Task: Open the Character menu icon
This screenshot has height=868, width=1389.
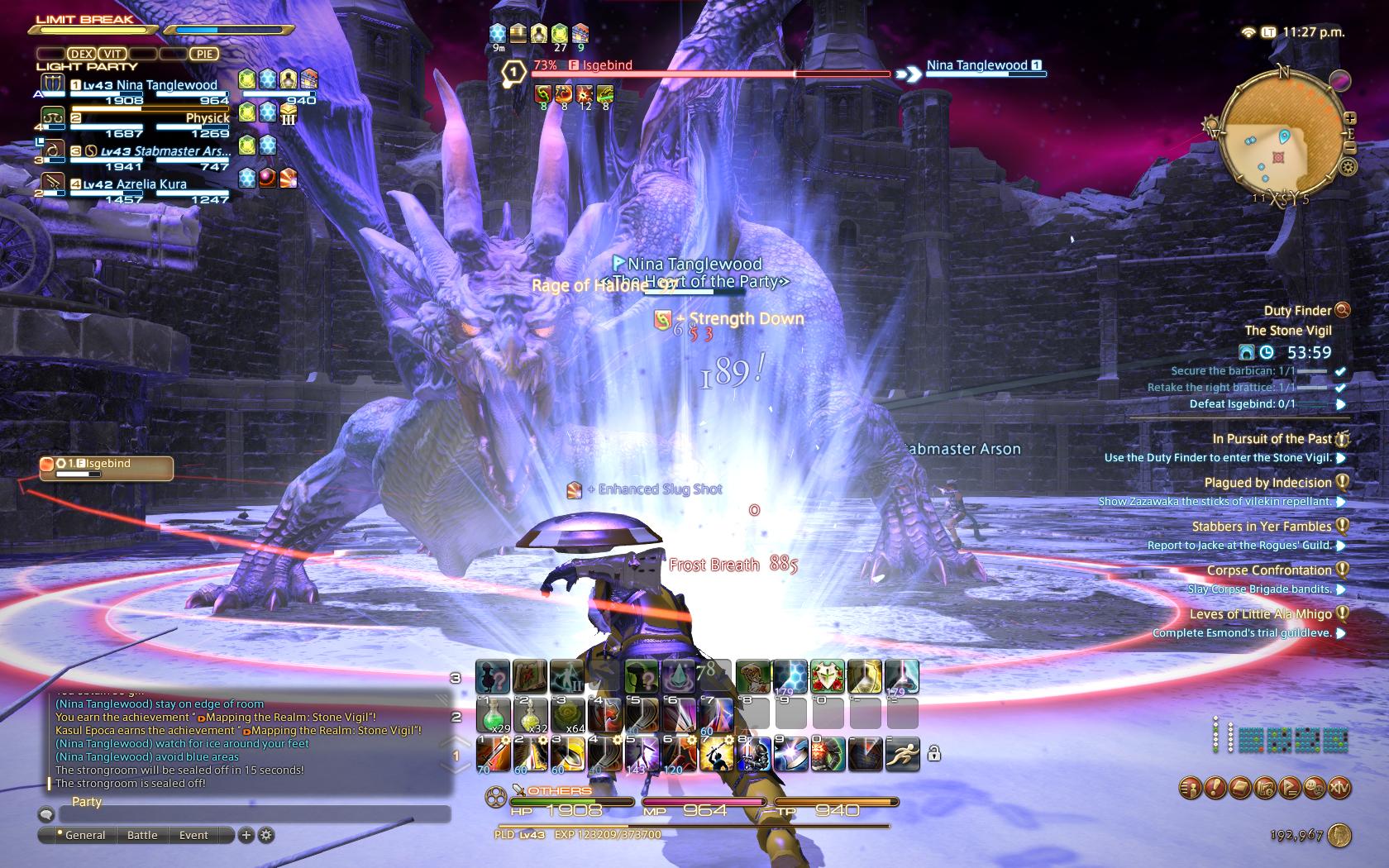Action: (x=1191, y=788)
